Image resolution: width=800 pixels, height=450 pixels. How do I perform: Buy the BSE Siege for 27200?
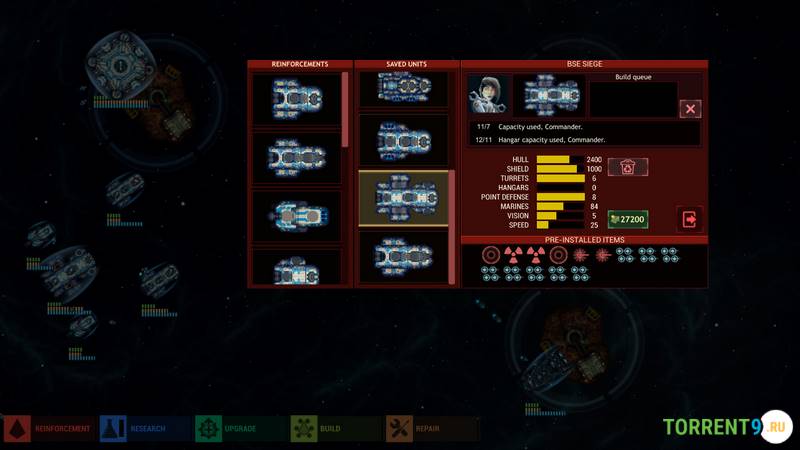(628, 219)
